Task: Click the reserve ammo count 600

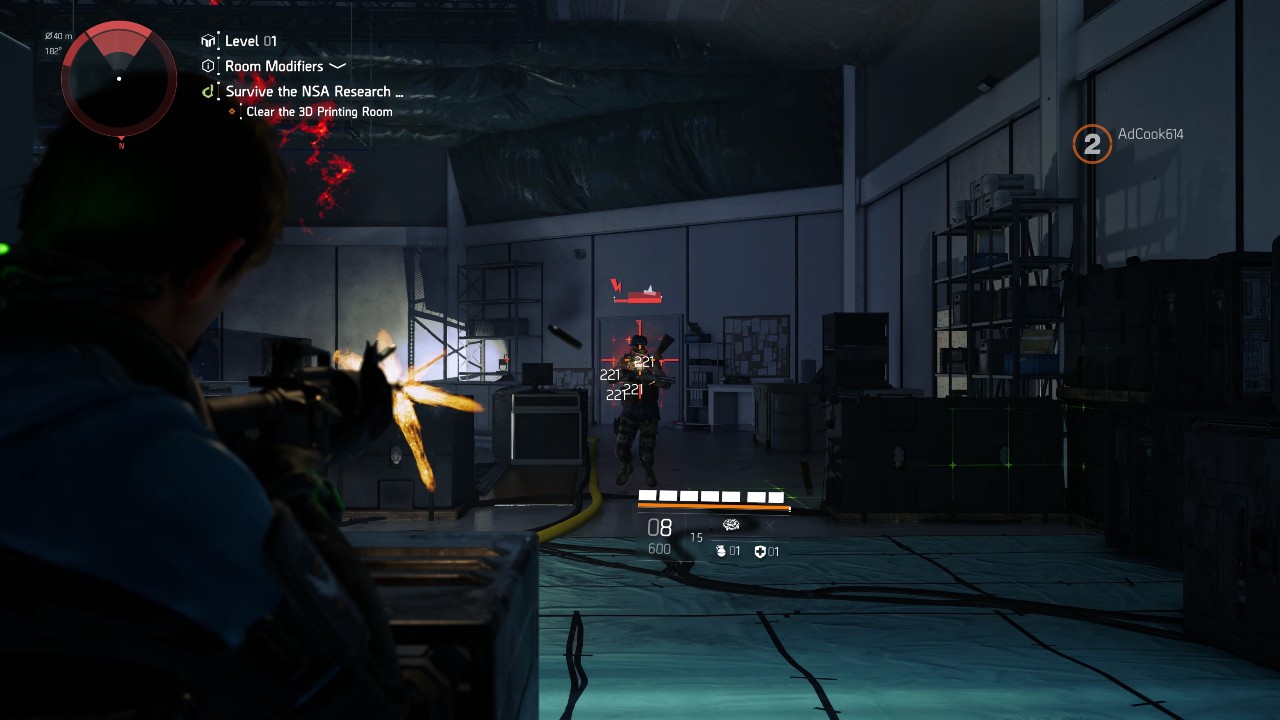Action: 659,549
